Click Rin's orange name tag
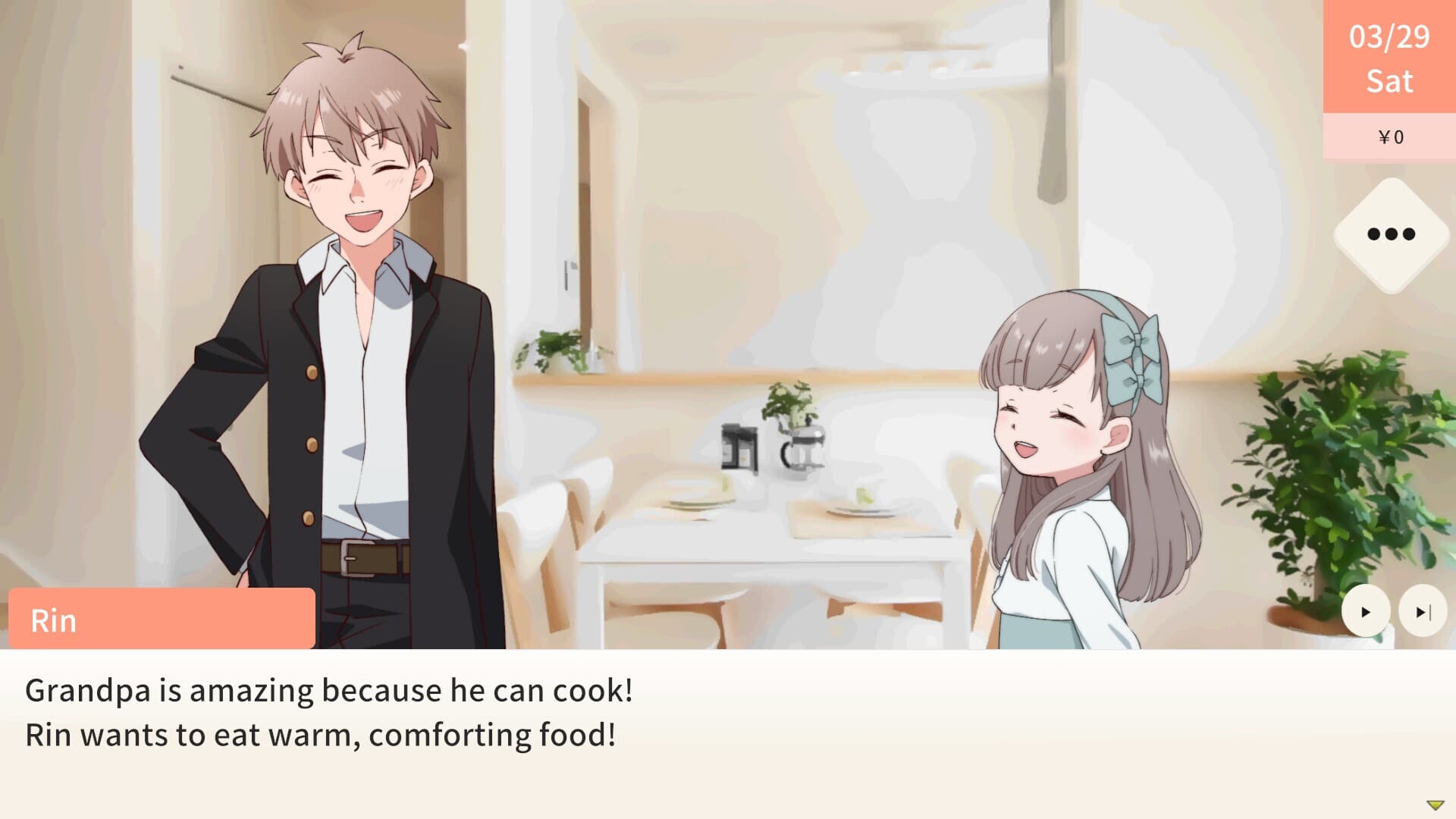 click(x=159, y=620)
